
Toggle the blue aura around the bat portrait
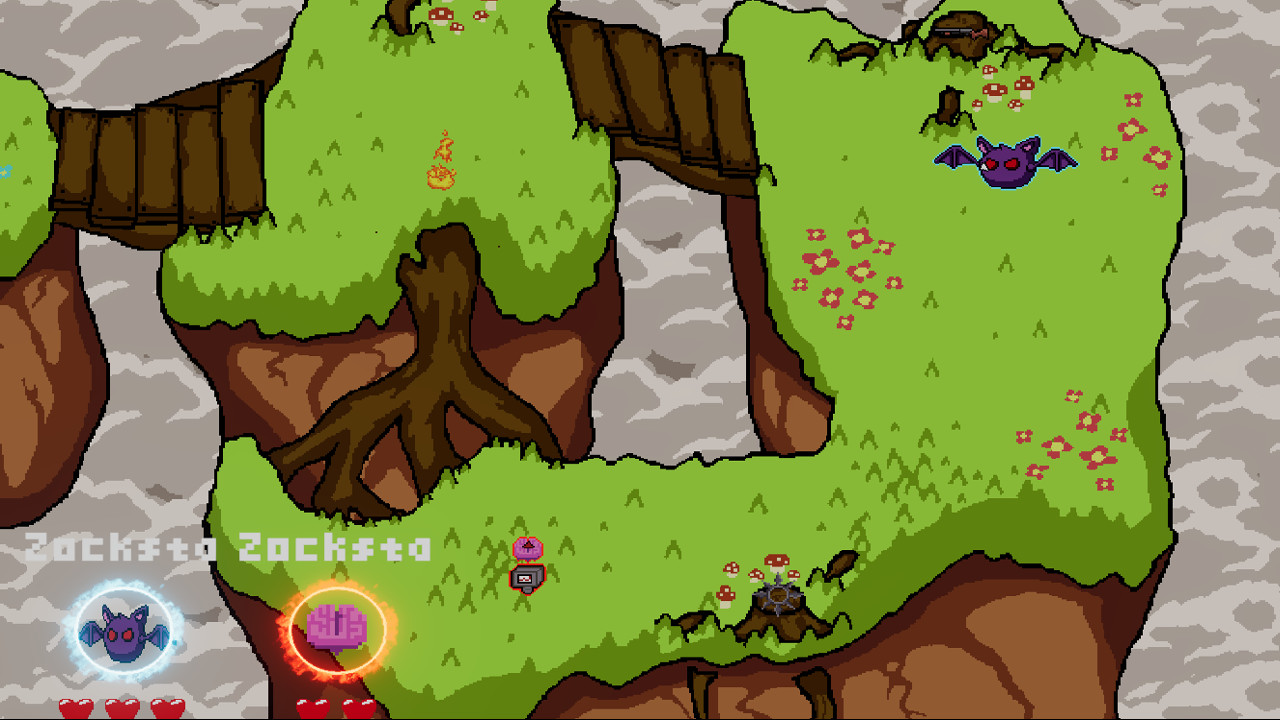pyautogui.click(x=122, y=592)
